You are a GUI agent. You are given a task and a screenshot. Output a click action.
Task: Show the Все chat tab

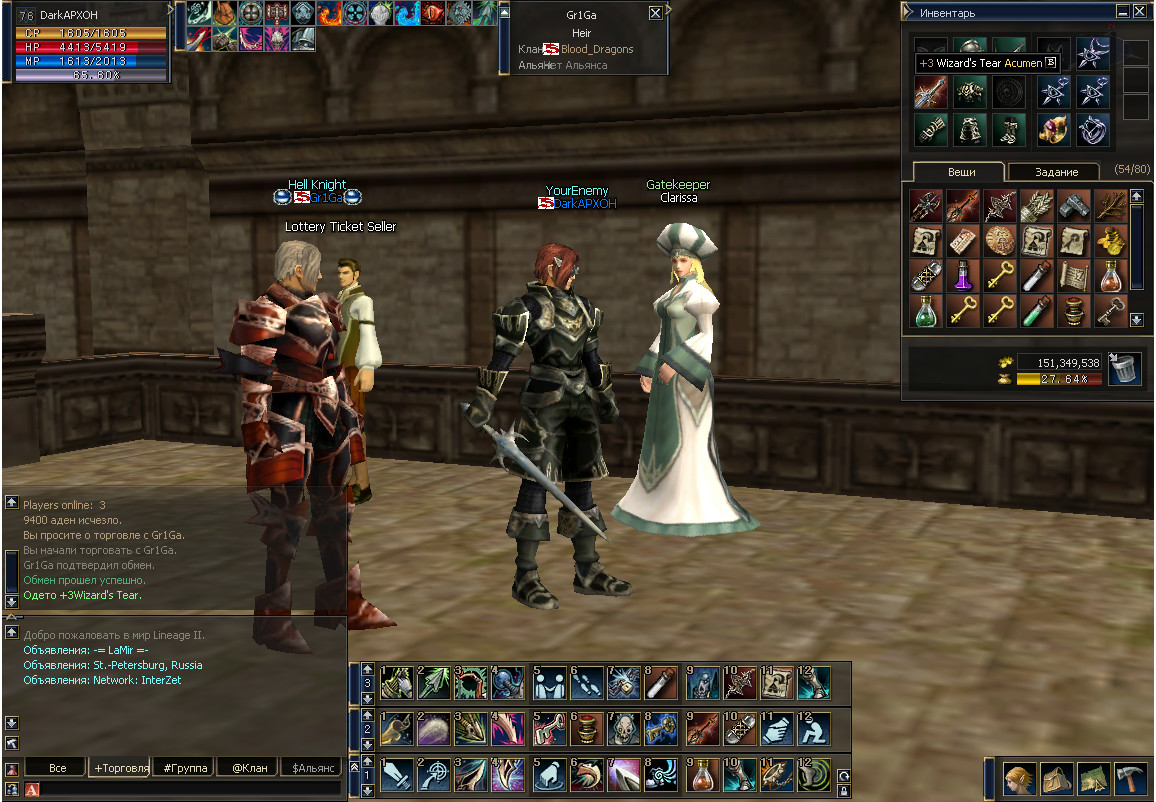[x=57, y=768]
